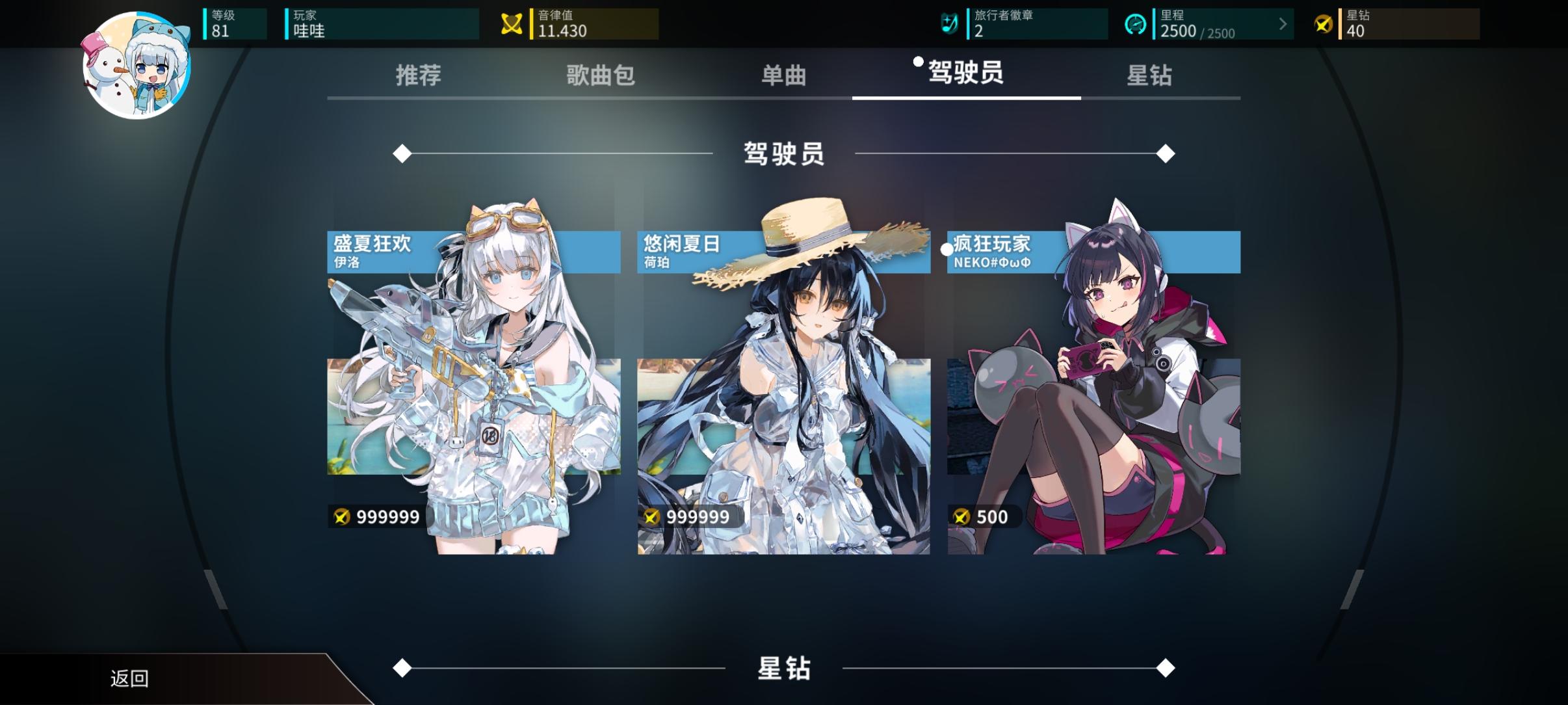Click the coin icon on the 疯狂玩家 price tag
Screen dimensions: 1568x705
pos(962,516)
